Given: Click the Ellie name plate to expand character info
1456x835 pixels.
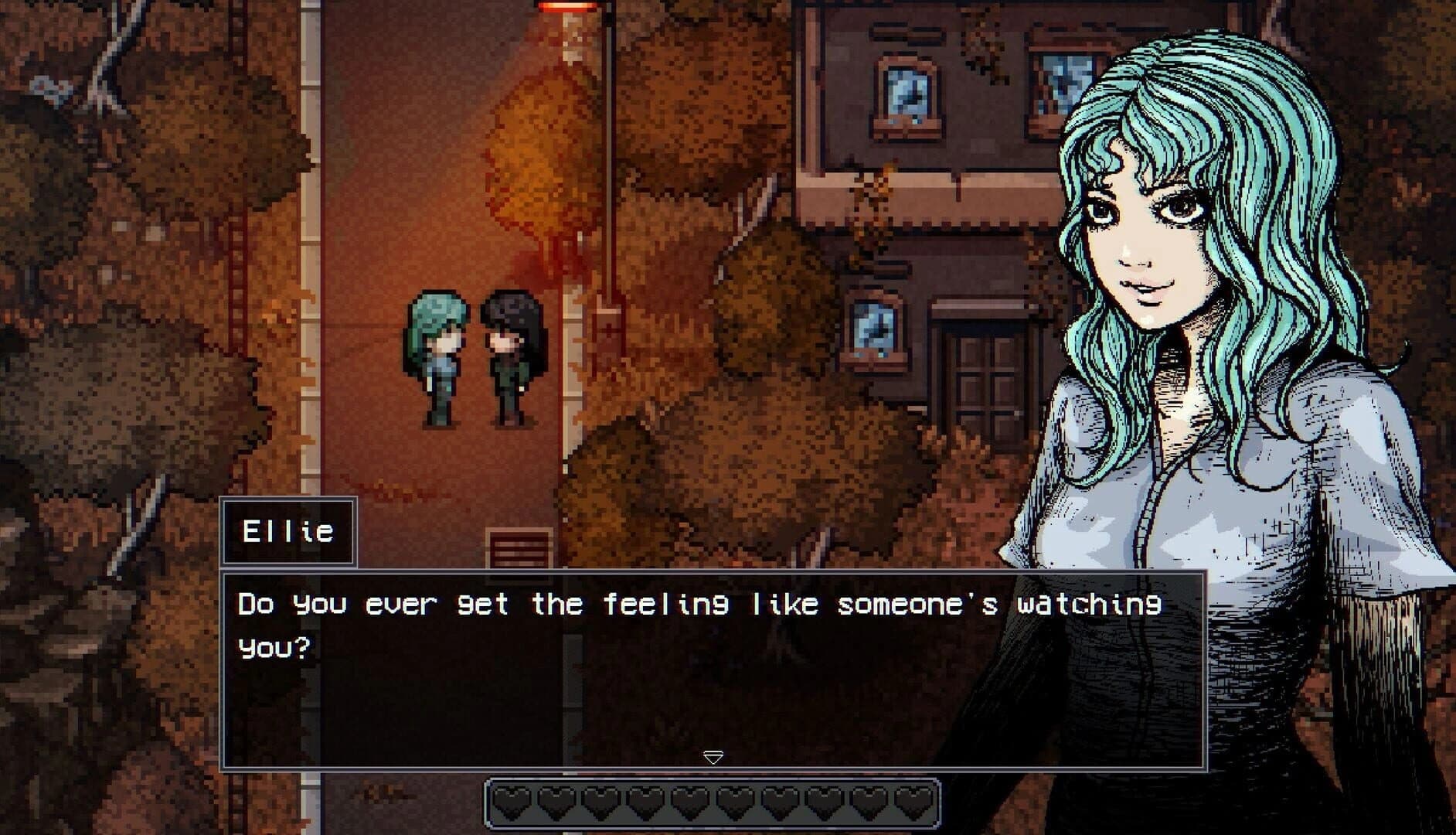Looking at the screenshot, I should pyautogui.click(x=290, y=531).
